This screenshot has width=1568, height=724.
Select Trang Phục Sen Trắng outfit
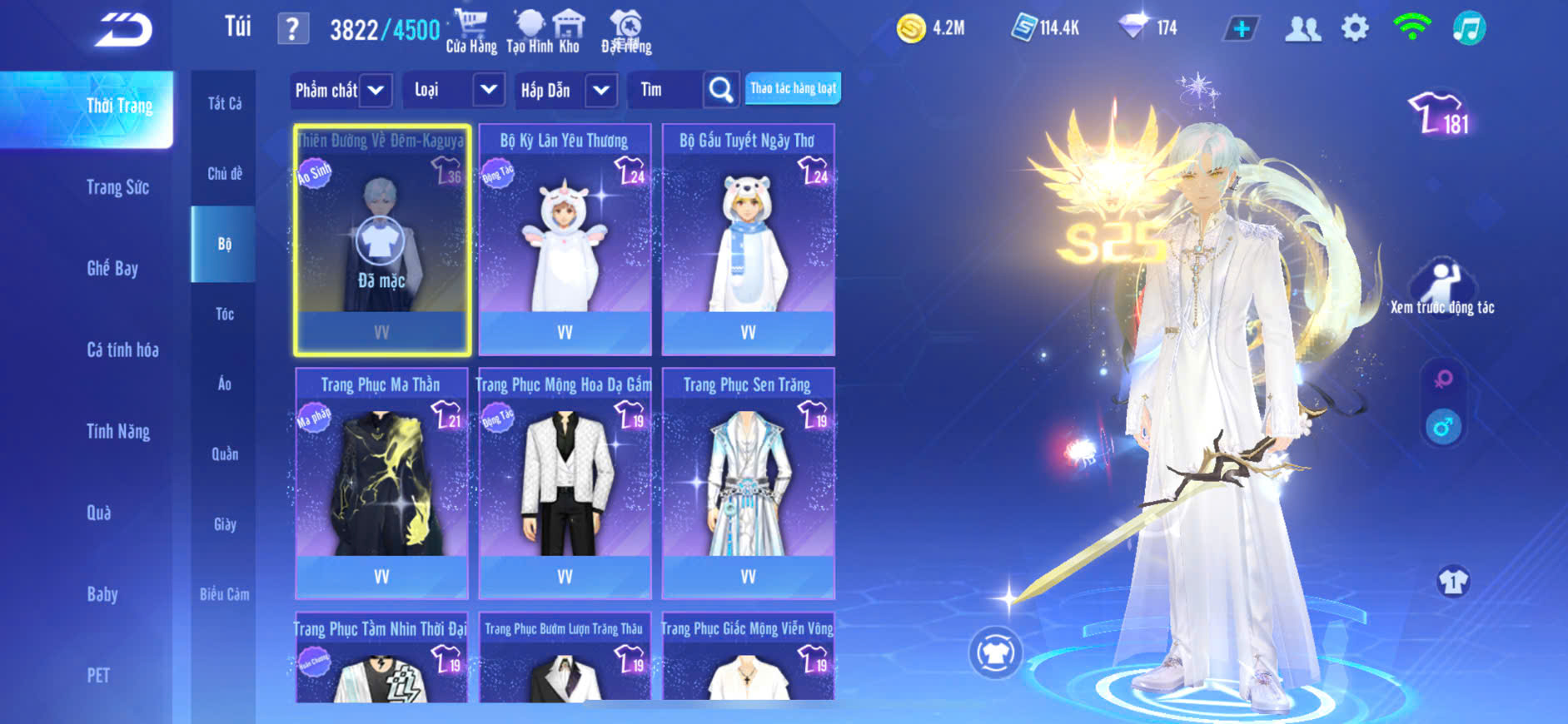tap(748, 483)
